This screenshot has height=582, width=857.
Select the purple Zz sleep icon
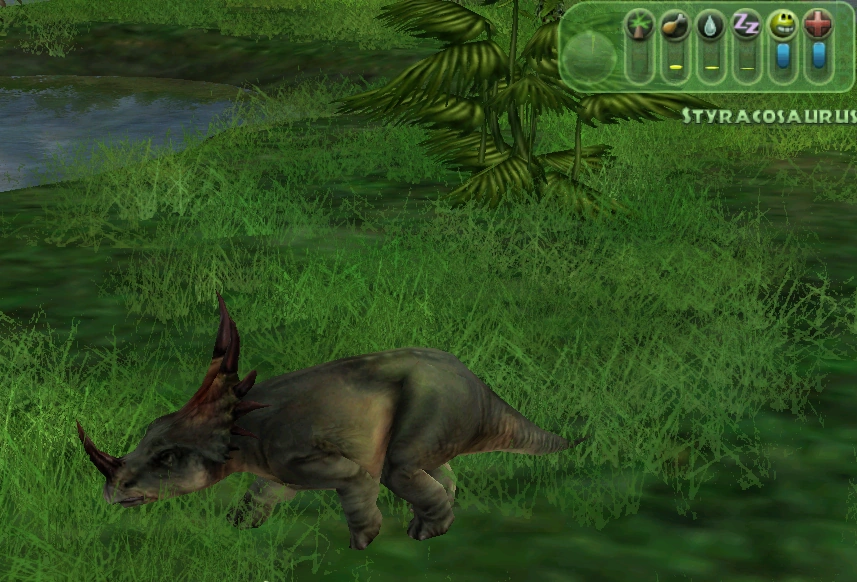(x=746, y=24)
